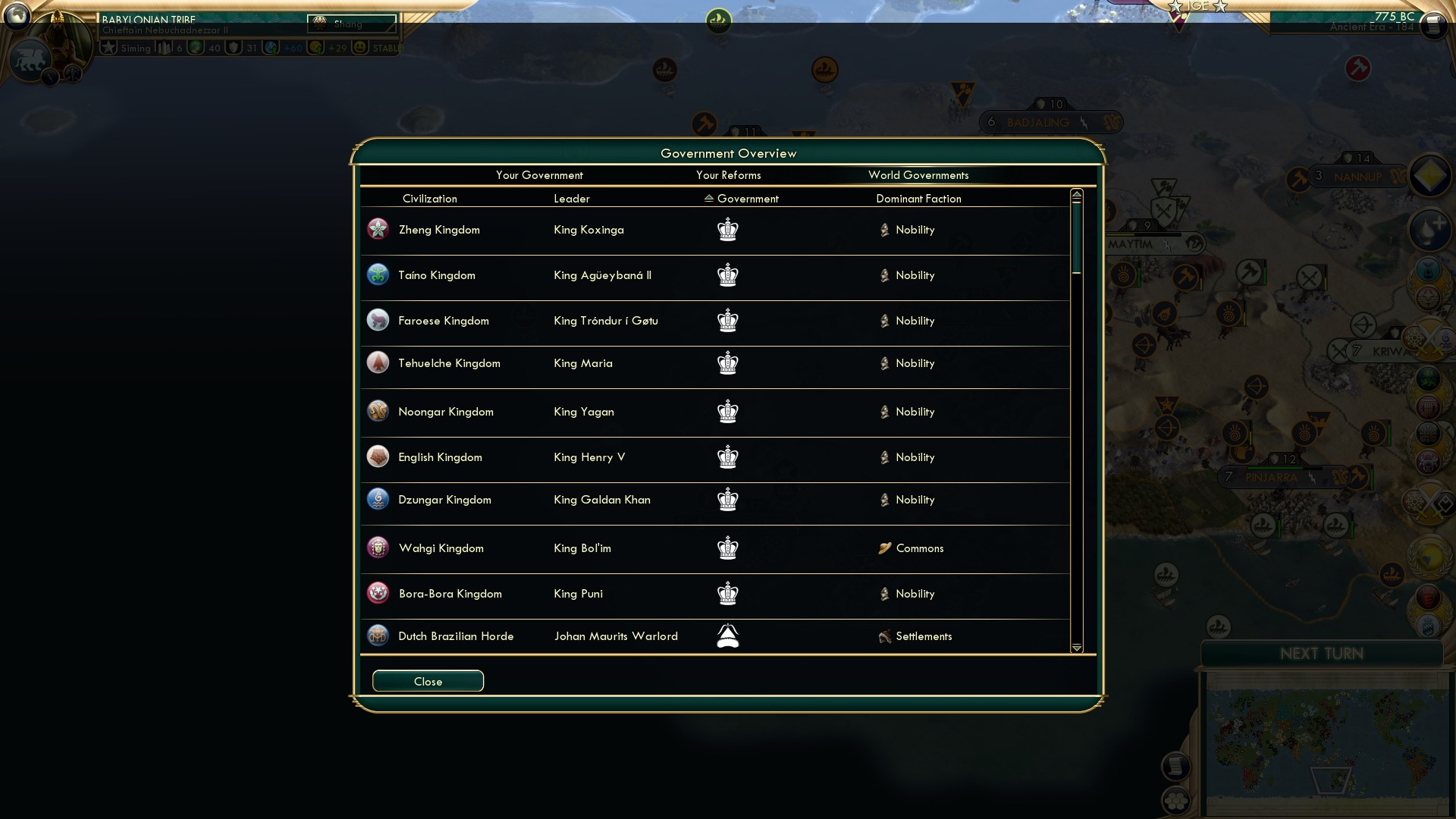This screenshot has height=819, width=1456.
Task: Click the Shang tribe emblem at top right
Action: point(319,22)
